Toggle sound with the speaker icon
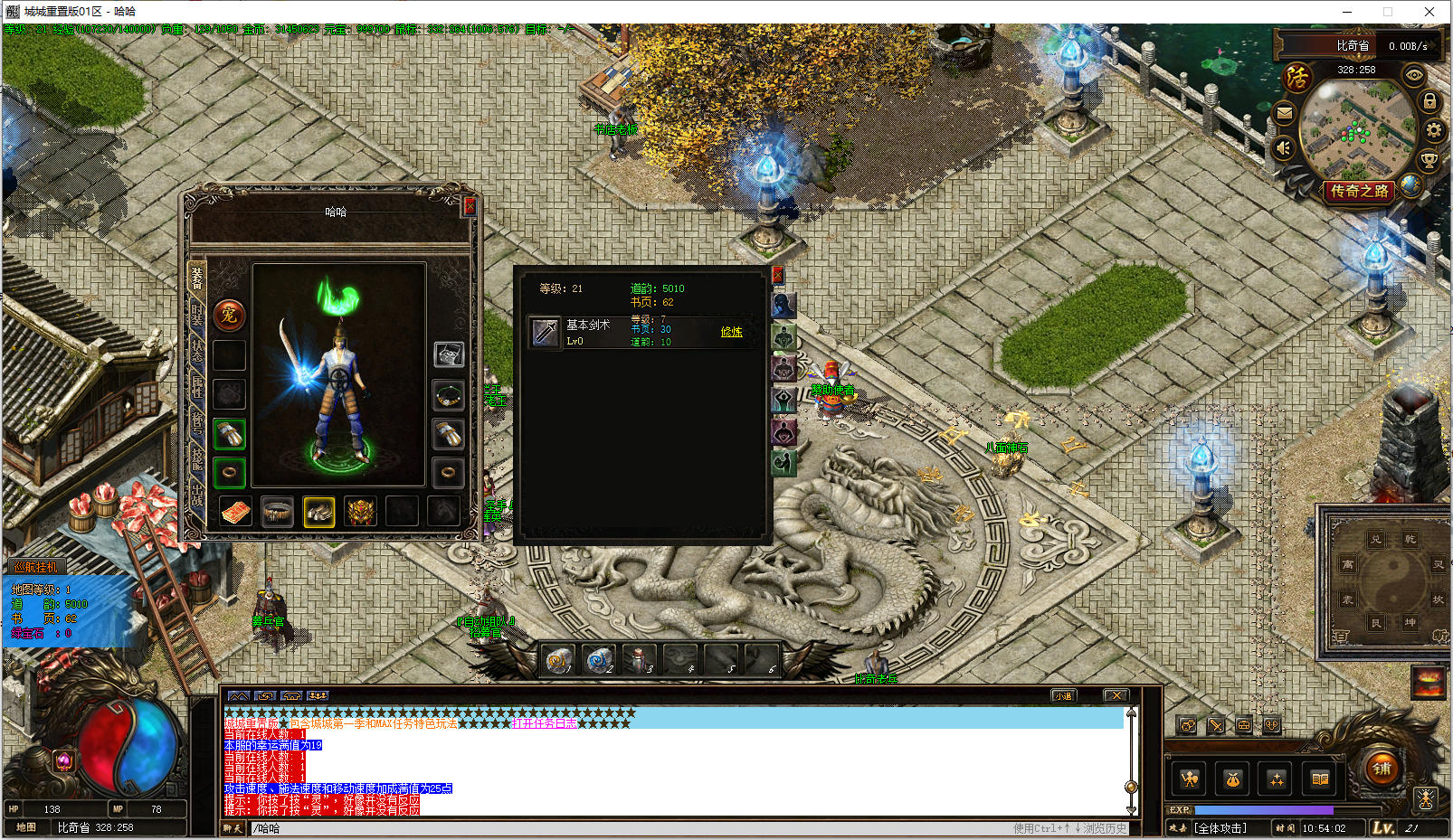Image resolution: width=1453 pixels, height=840 pixels. pyautogui.click(x=1284, y=147)
